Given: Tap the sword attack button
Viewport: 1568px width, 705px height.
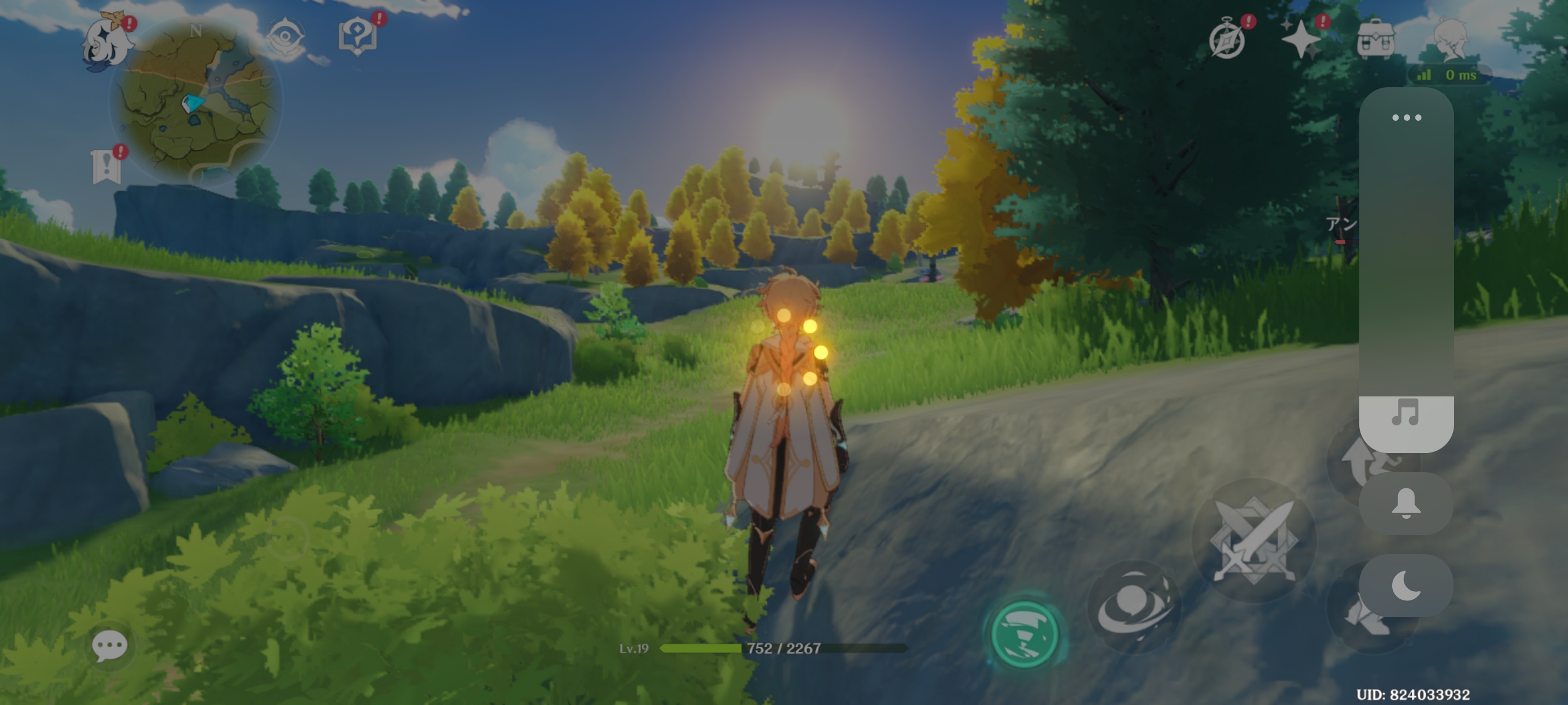Looking at the screenshot, I should [1254, 540].
